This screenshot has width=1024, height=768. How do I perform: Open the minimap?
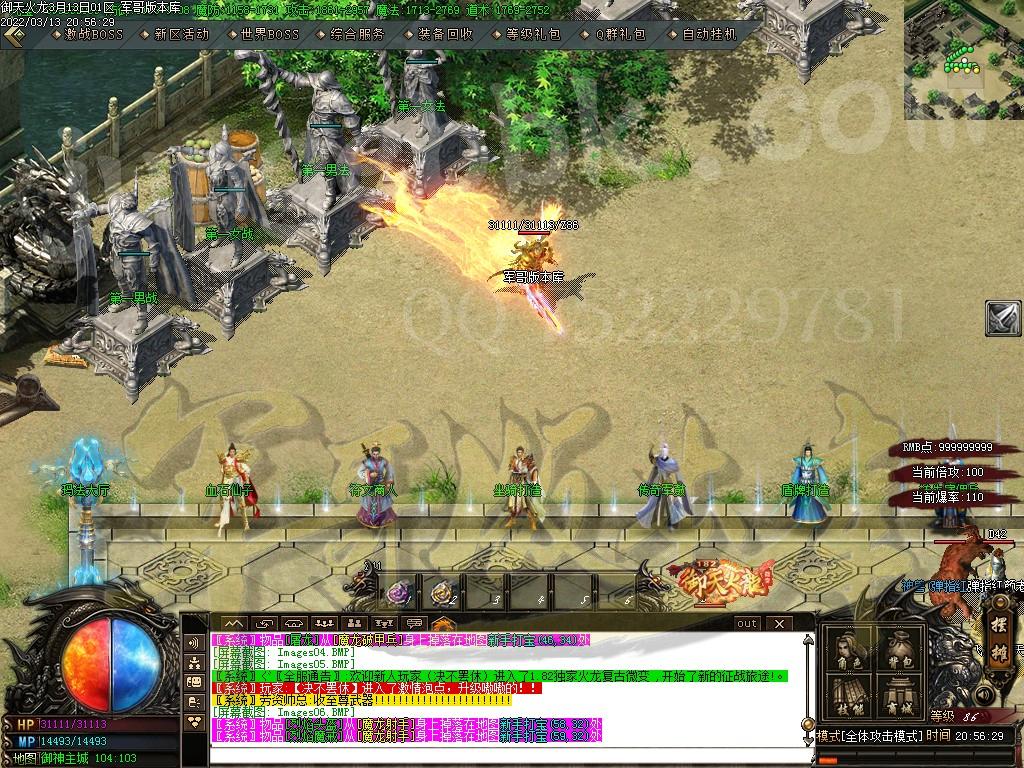pyautogui.click(x=963, y=59)
